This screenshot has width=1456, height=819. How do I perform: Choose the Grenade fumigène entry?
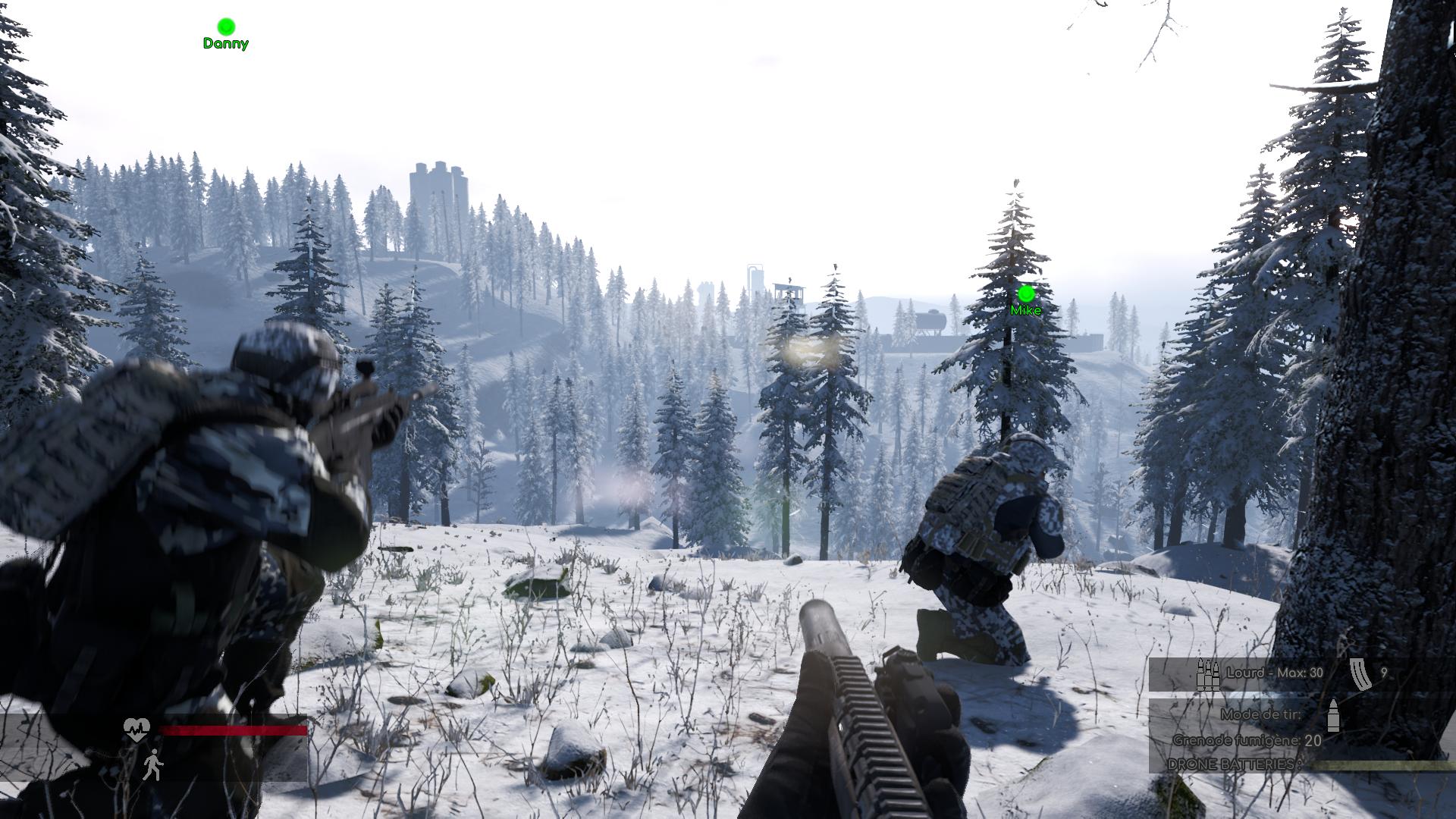click(1247, 740)
